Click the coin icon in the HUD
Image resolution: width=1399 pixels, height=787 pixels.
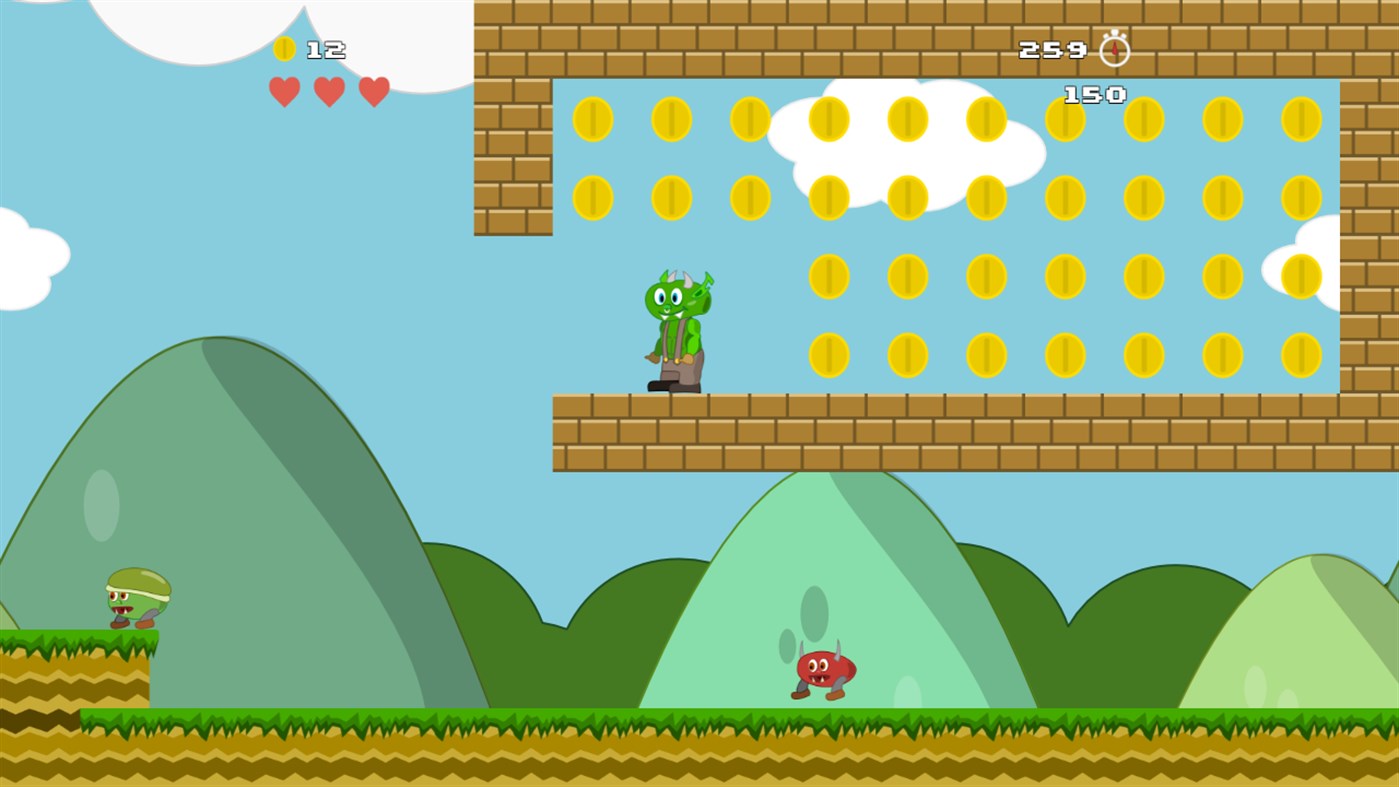click(x=285, y=47)
